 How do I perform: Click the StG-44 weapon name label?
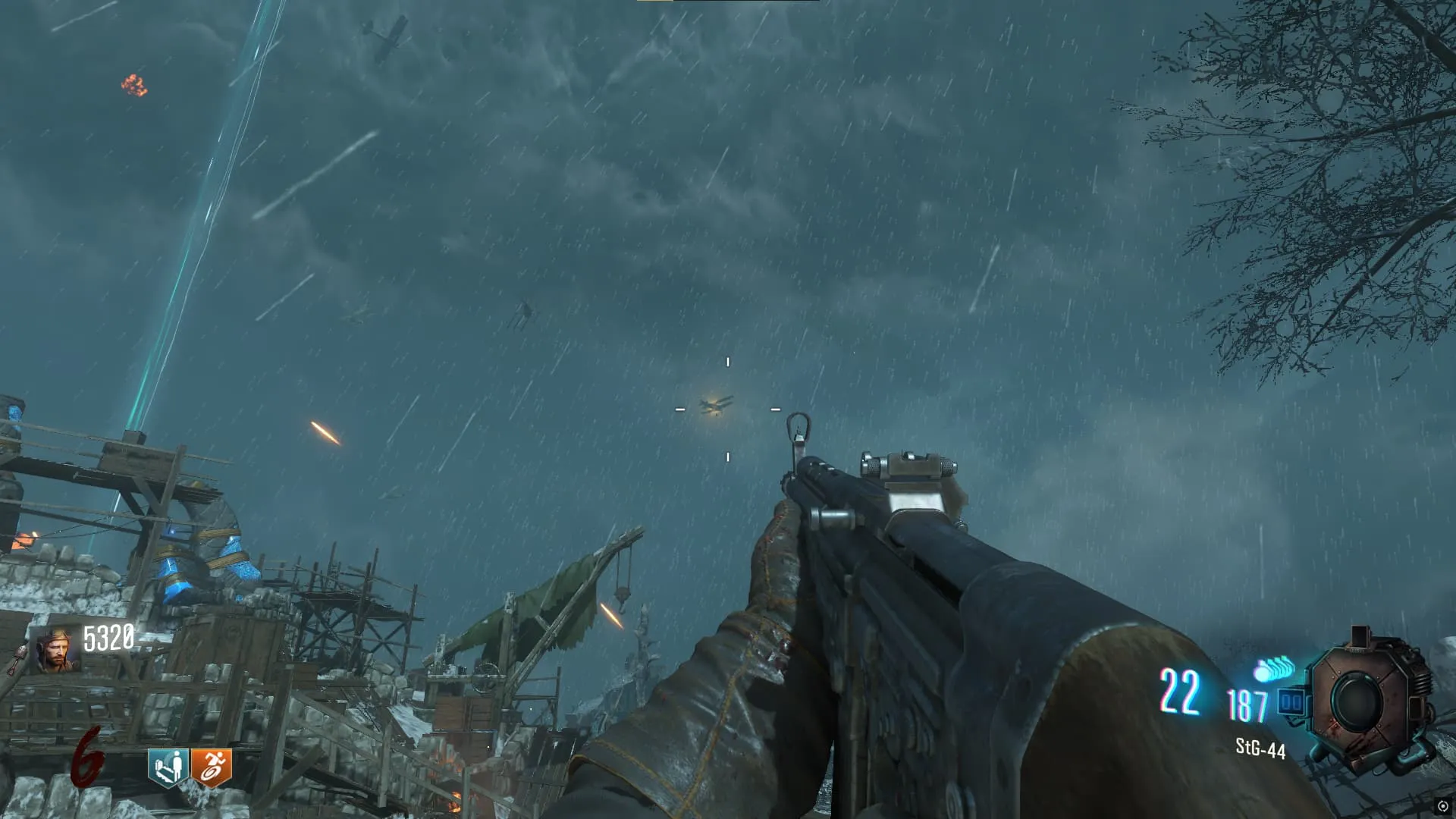1260,748
